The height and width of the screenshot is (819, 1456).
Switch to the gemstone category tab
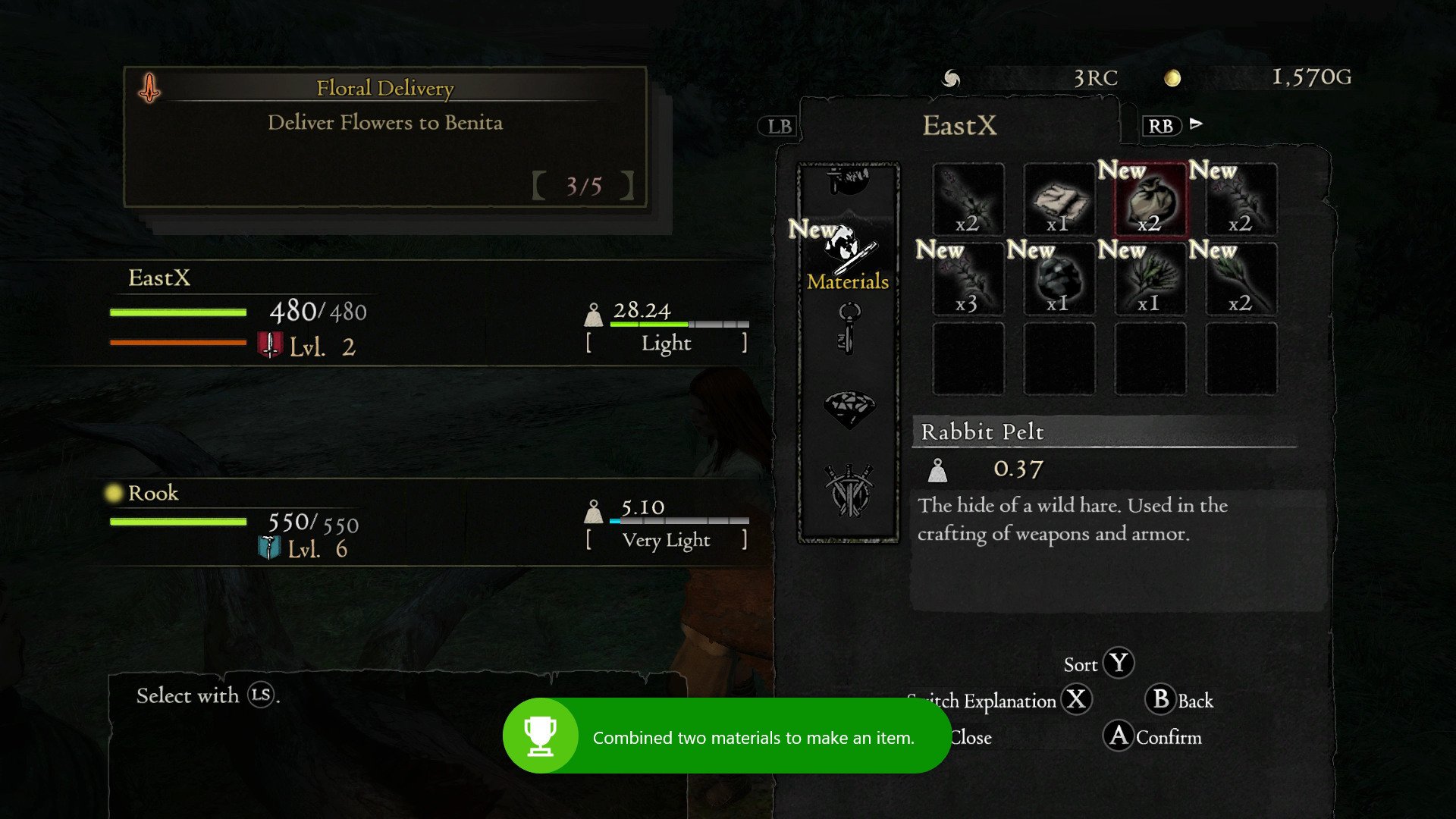(849, 408)
